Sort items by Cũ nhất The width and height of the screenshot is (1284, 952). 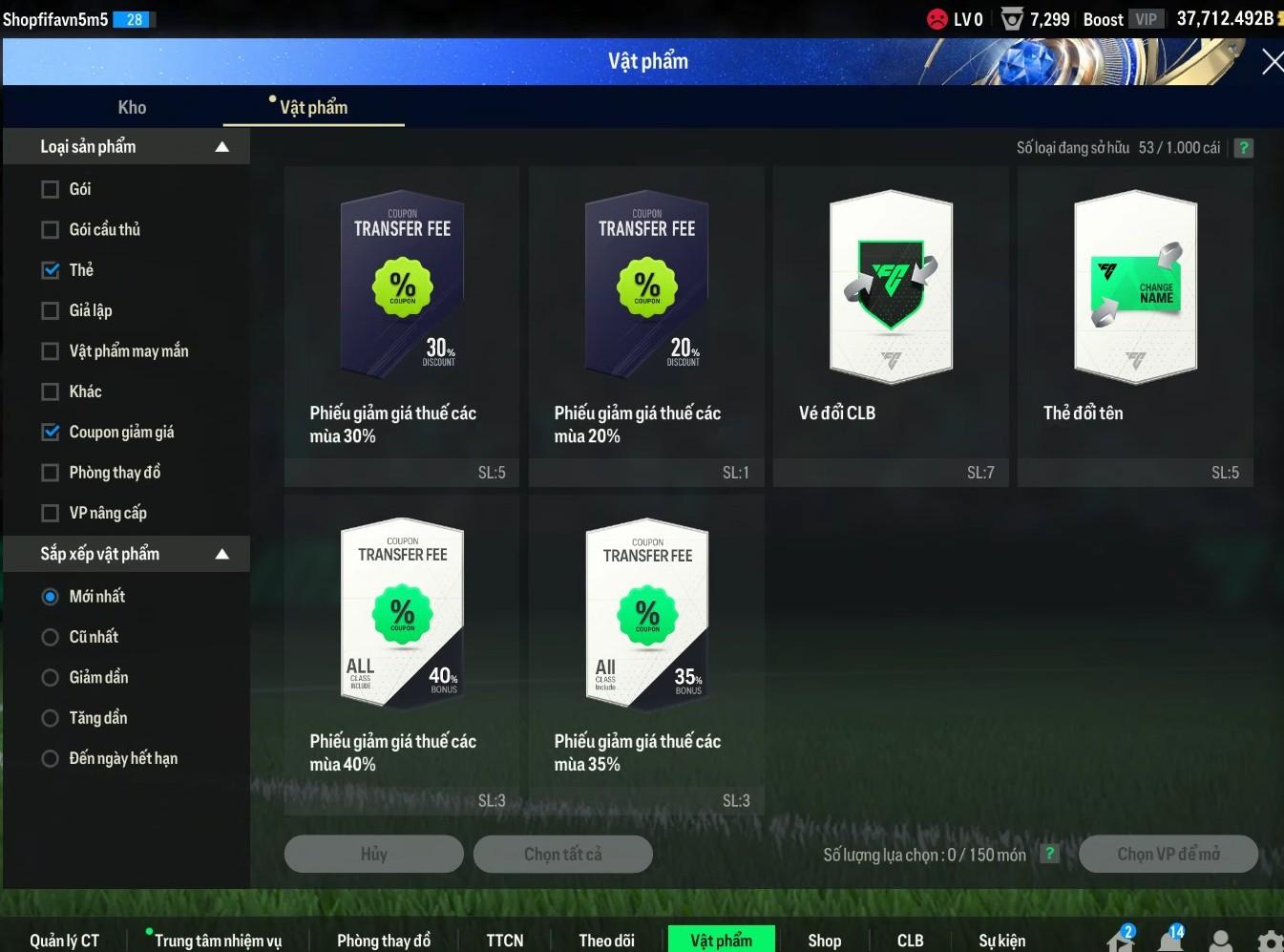pyautogui.click(x=51, y=637)
